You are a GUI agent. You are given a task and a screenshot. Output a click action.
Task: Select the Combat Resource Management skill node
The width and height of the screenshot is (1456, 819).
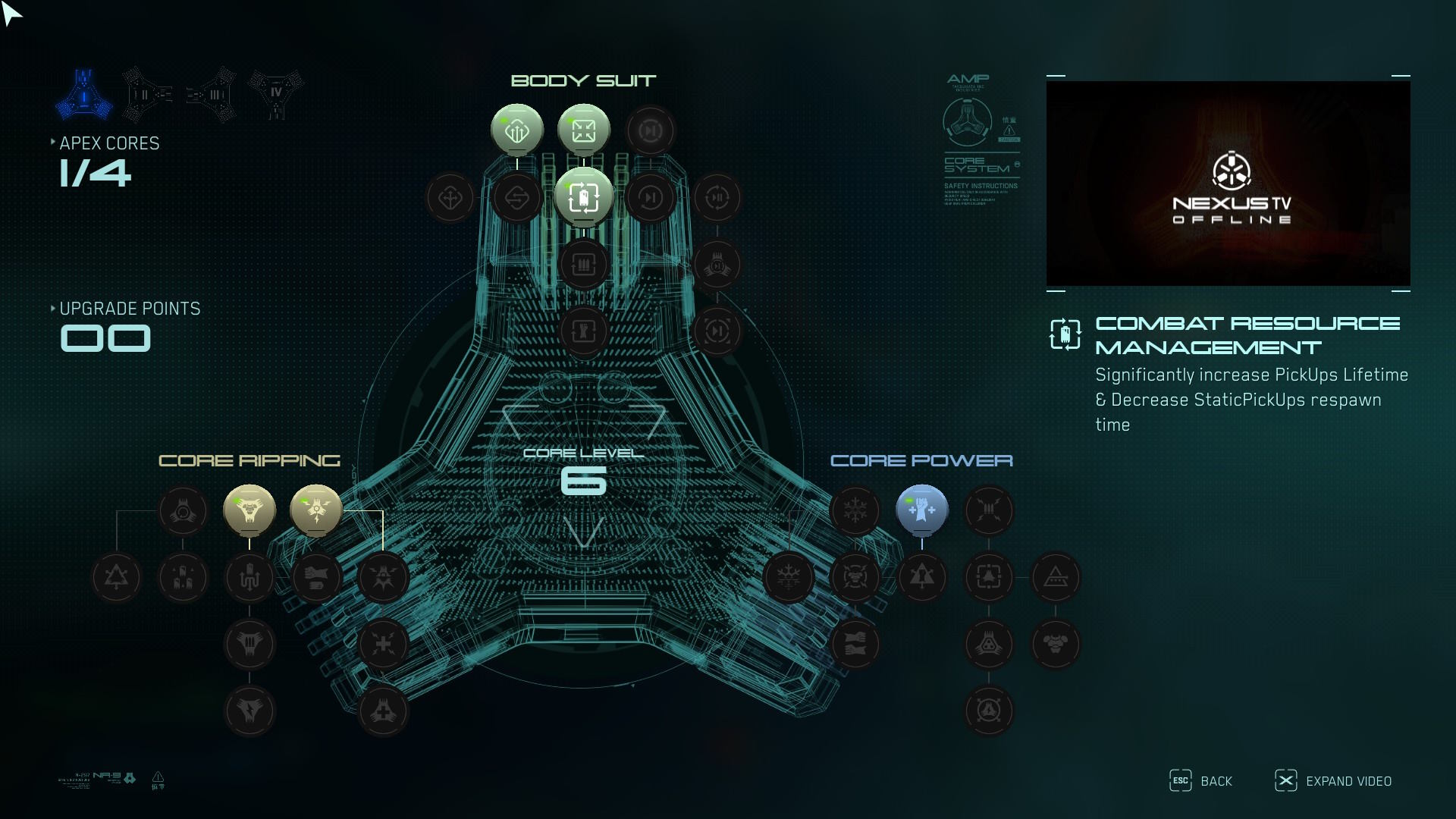pos(583,198)
